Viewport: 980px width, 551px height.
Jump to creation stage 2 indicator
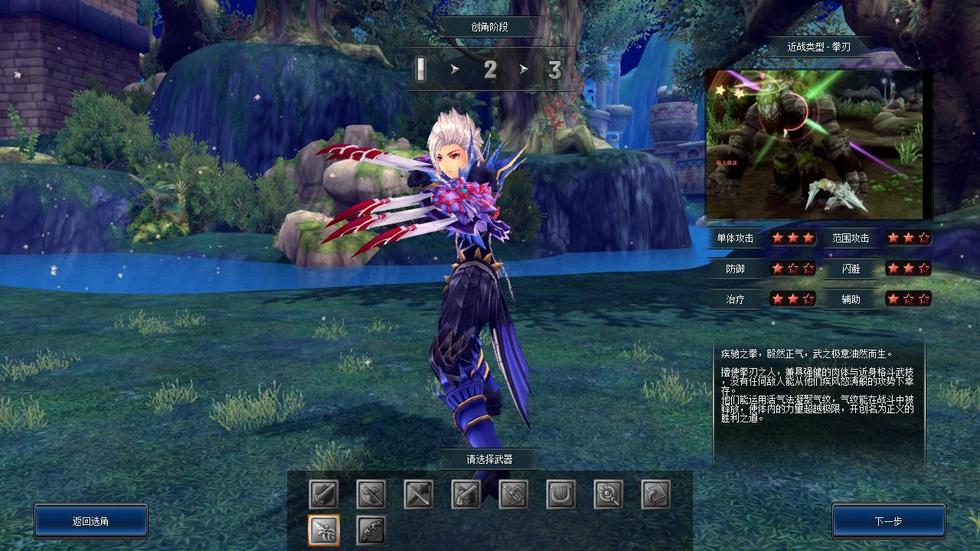tap(490, 70)
